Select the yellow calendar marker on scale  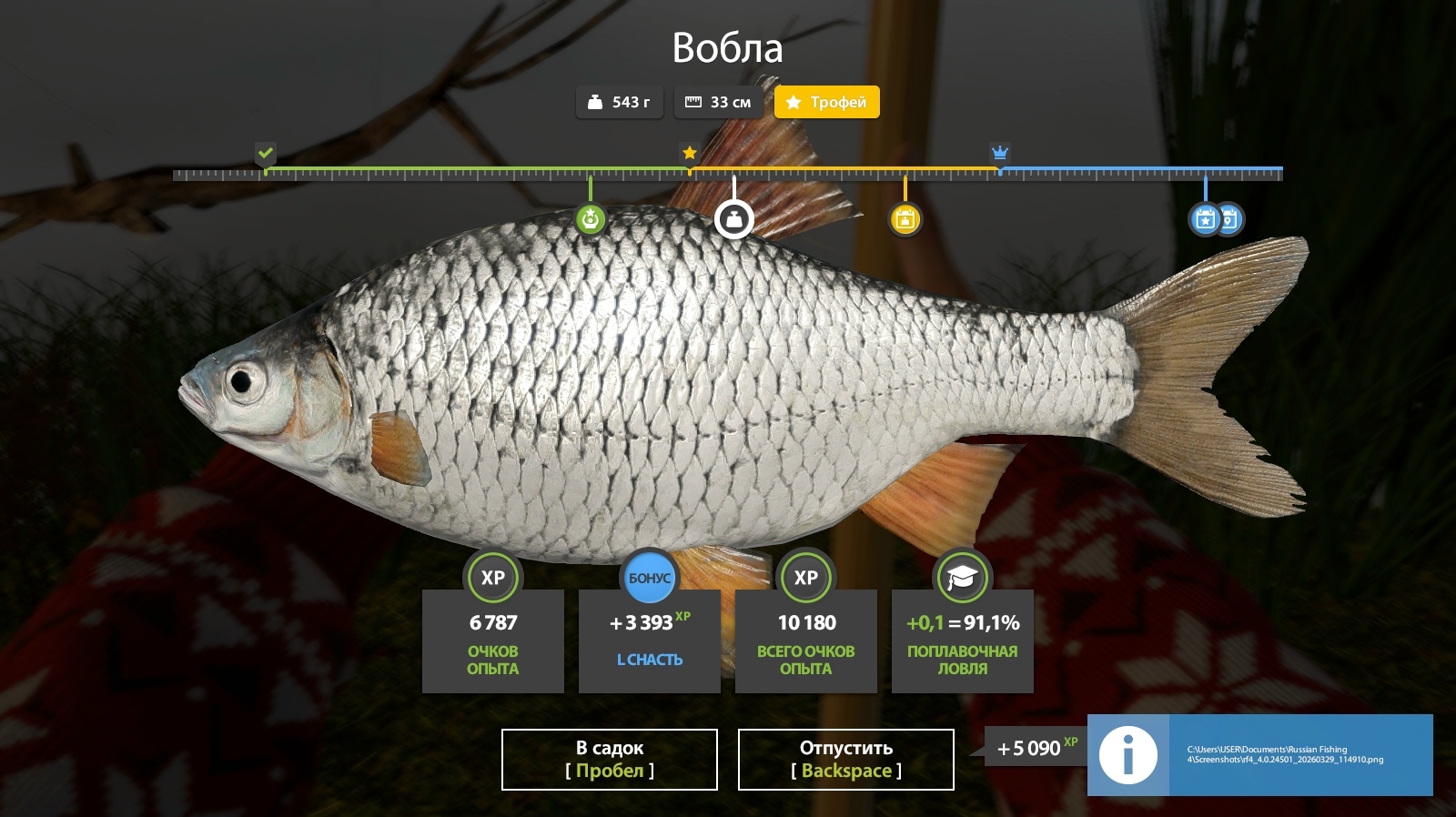pyautogui.click(x=905, y=219)
